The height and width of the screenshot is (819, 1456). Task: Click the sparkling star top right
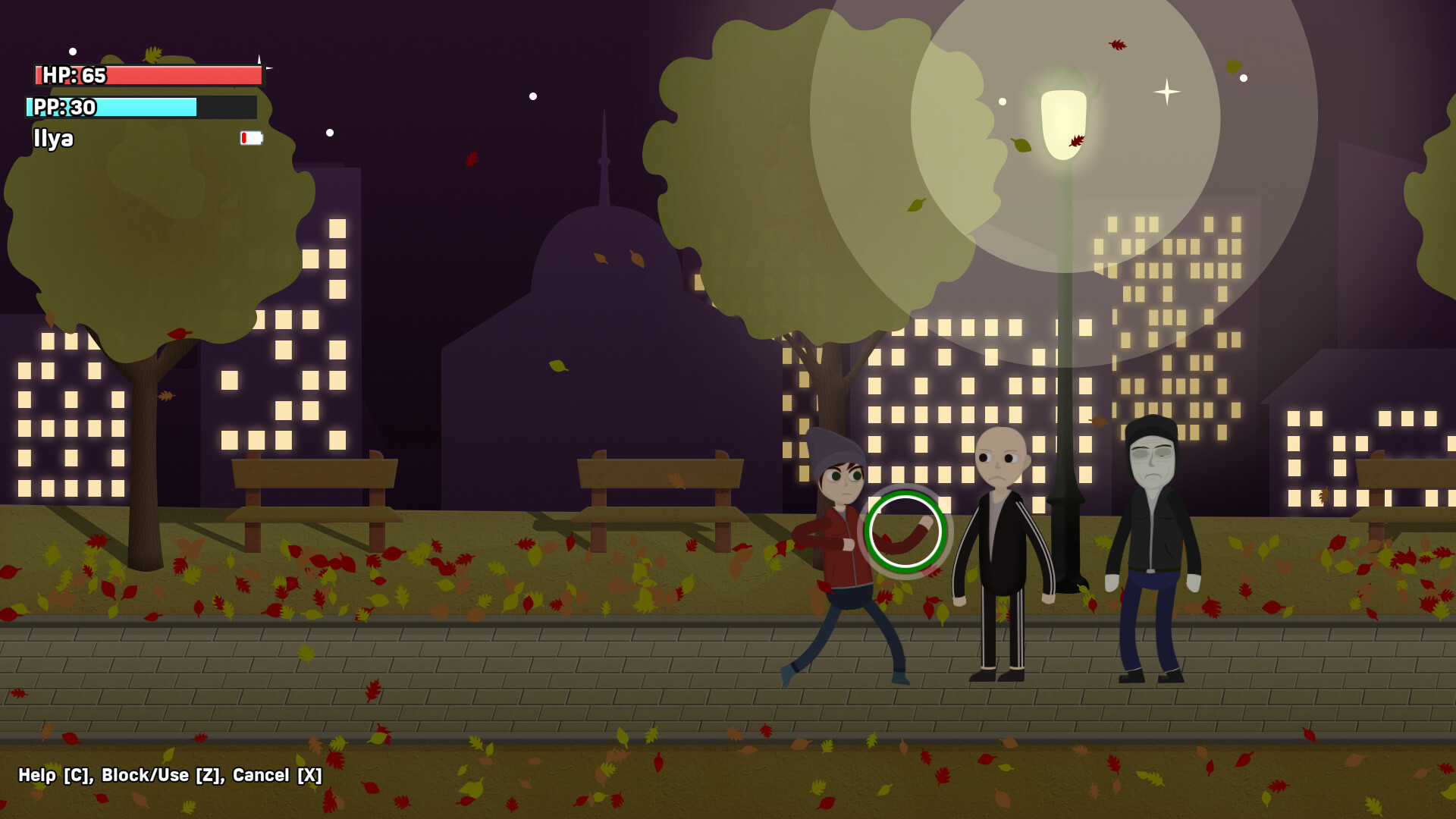pos(1166,91)
